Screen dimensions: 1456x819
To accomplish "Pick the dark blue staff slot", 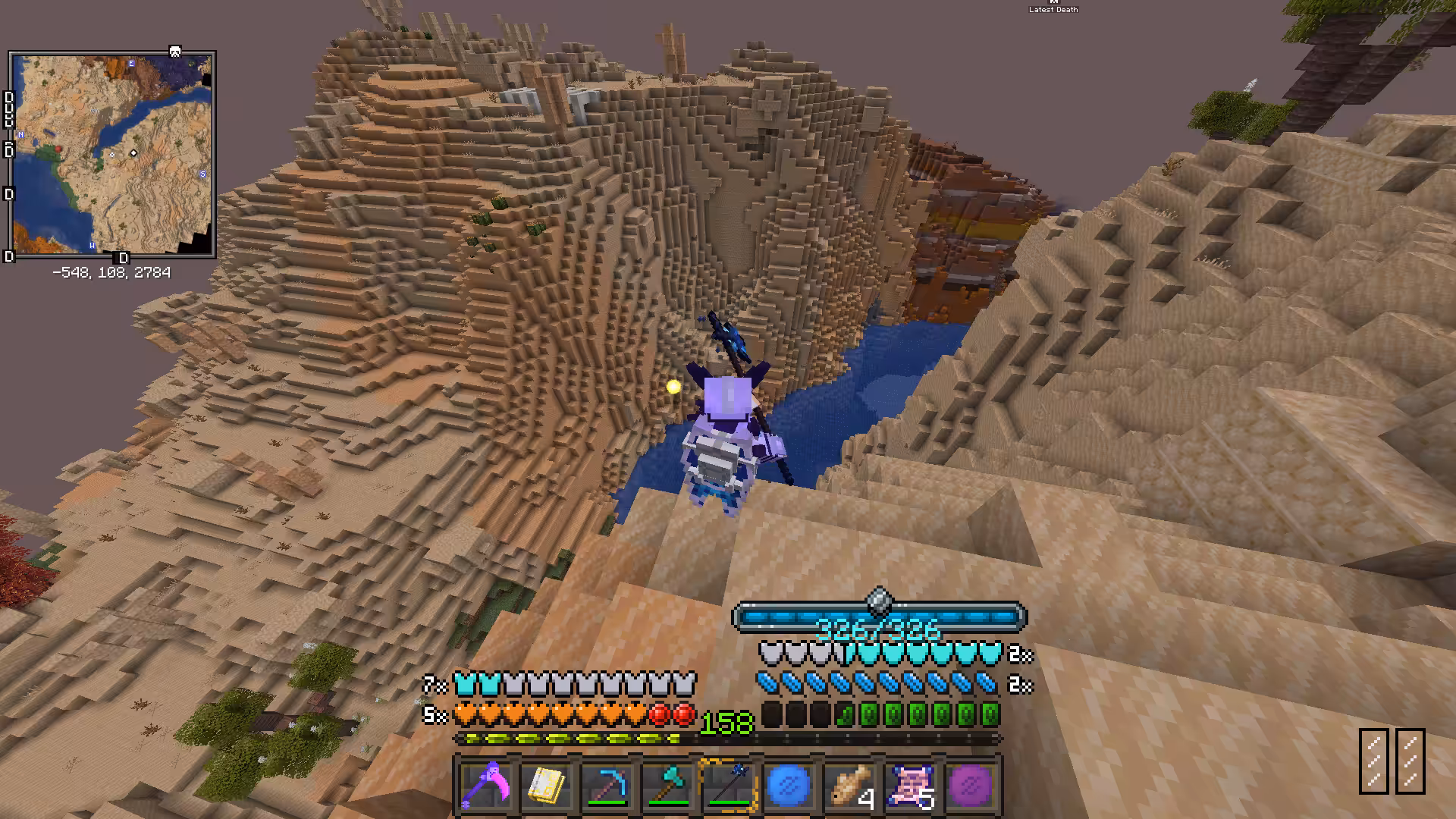I will 729,786.
